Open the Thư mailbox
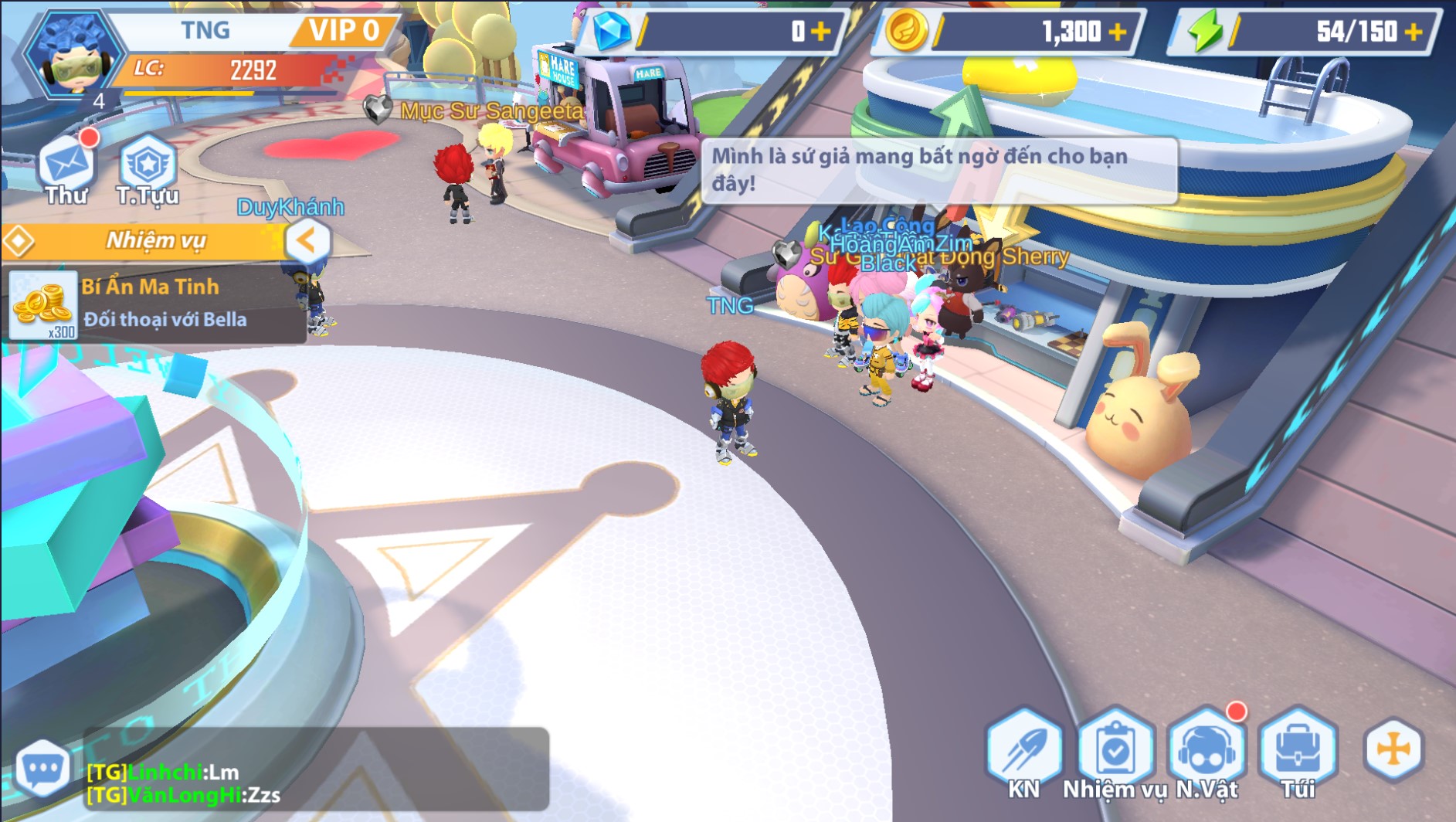This screenshot has height=822, width=1456. [67, 168]
